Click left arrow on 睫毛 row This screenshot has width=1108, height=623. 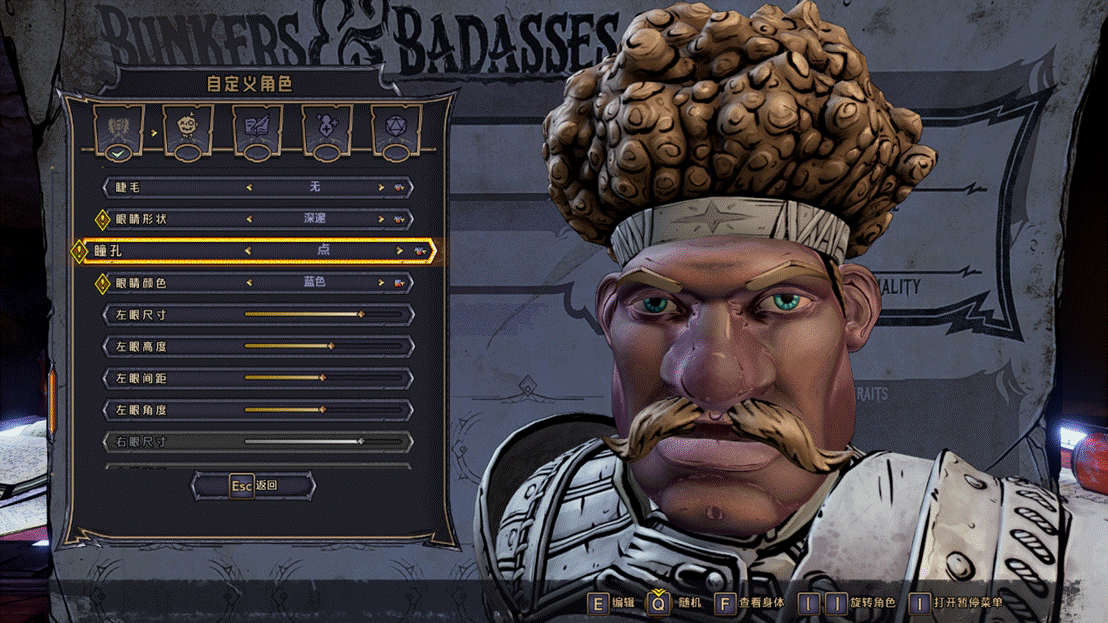point(249,187)
